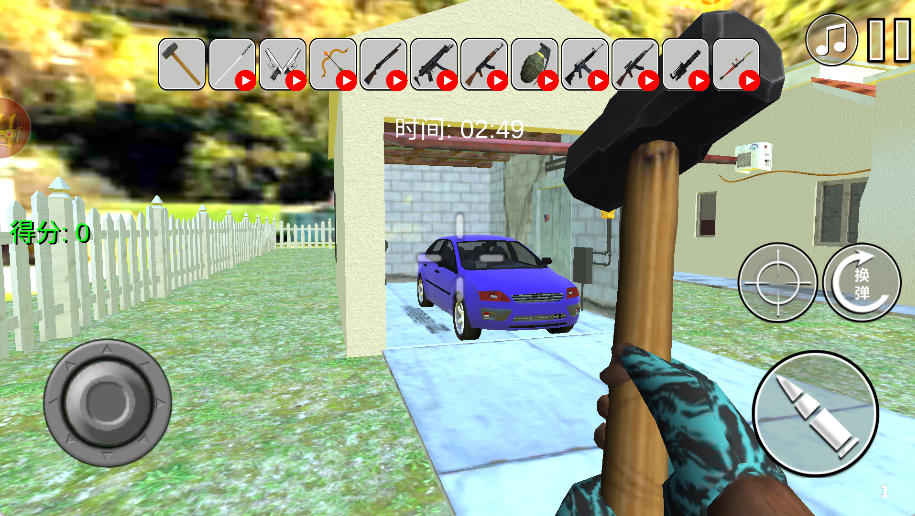Tap the crosshair aim button
The height and width of the screenshot is (516, 915).
coord(777,283)
